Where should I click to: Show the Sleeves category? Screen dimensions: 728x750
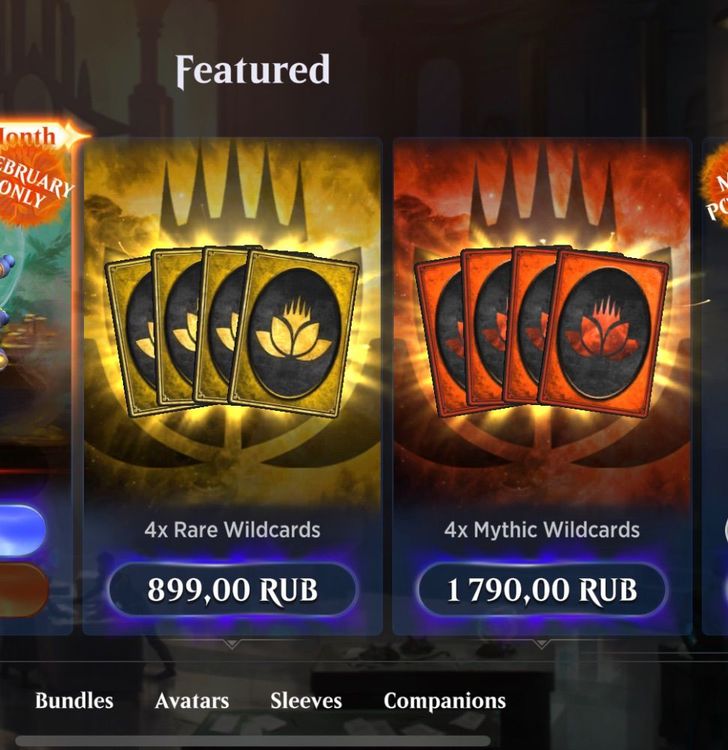click(306, 701)
